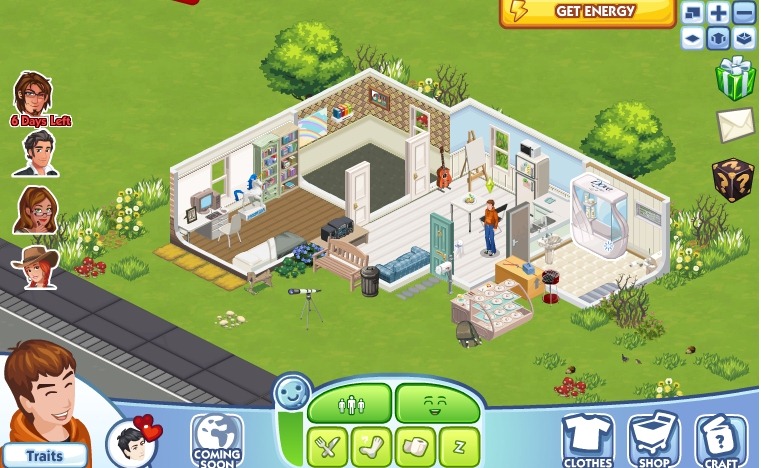Viewport: 761px width, 468px height.
Task: Zoom out with the minus button
Action: 743,13
